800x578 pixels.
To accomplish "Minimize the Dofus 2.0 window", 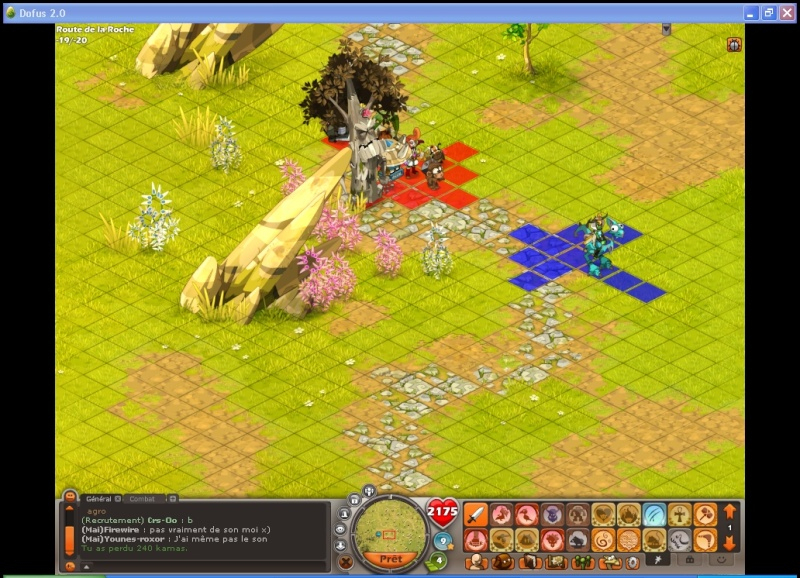I will [750, 13].
